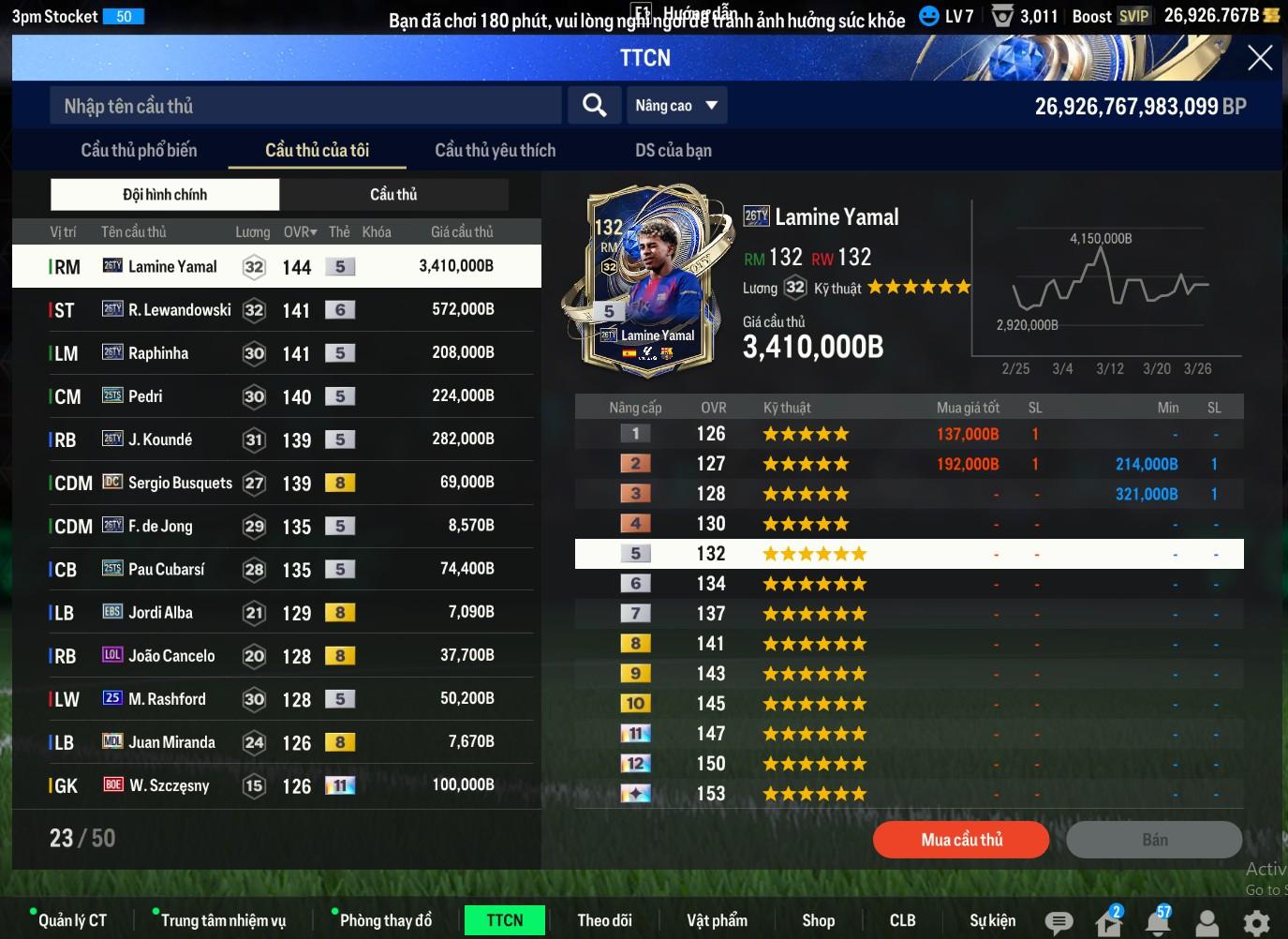The width and height of the screenshot is (1288, 939).
Task: Open the chat speech bubble icon
Action: click(1059, 923)
